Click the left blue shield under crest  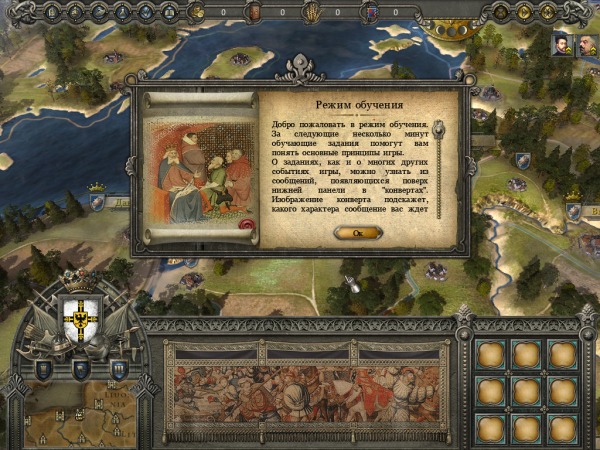point(45,368)
